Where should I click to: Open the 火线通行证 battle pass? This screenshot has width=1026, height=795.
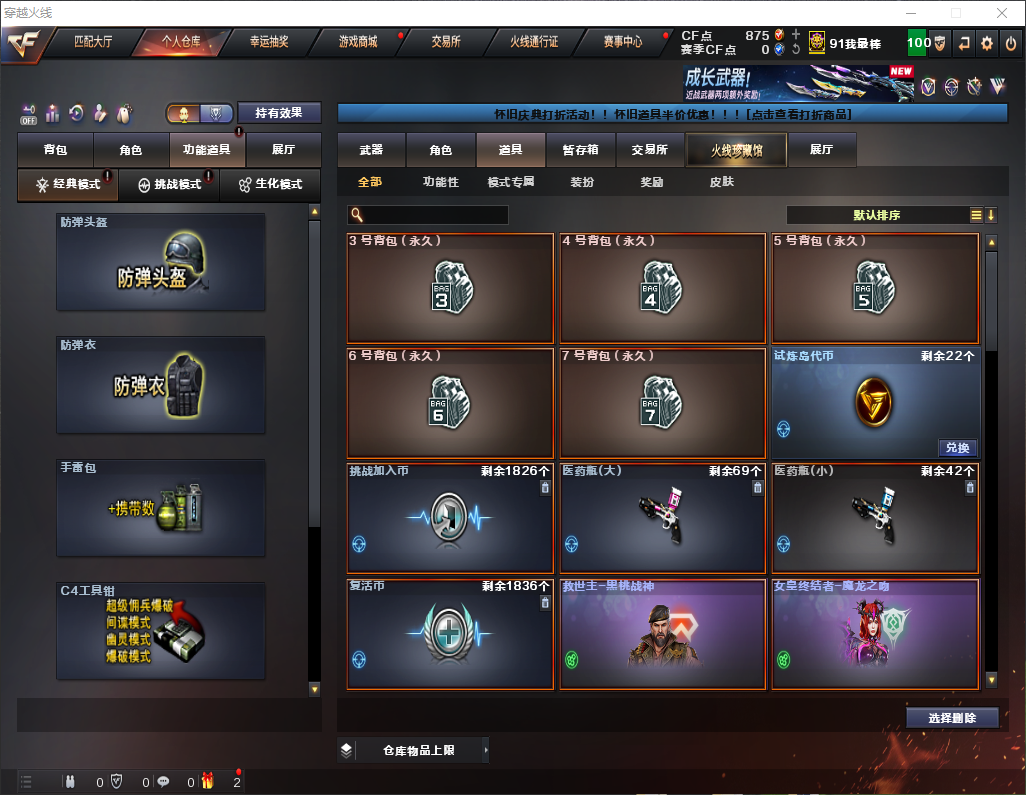[x=534, y=42]
